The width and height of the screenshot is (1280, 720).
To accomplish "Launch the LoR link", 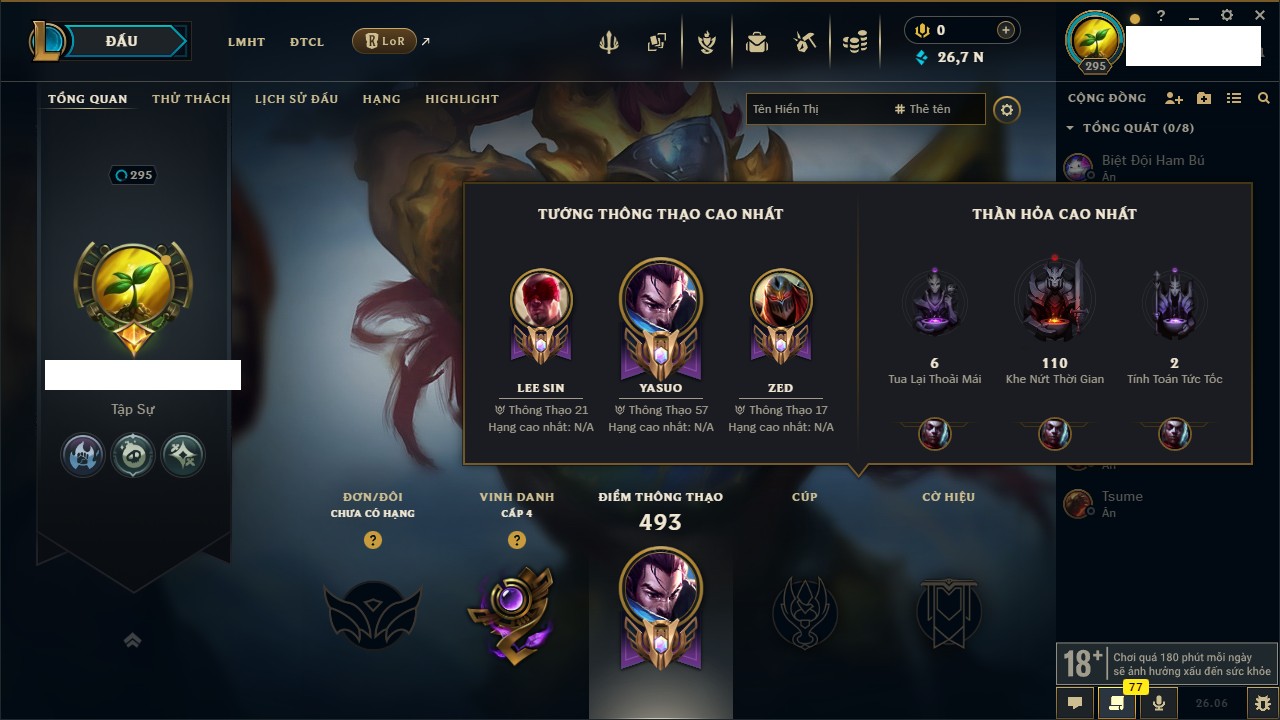I will point(385,42).
